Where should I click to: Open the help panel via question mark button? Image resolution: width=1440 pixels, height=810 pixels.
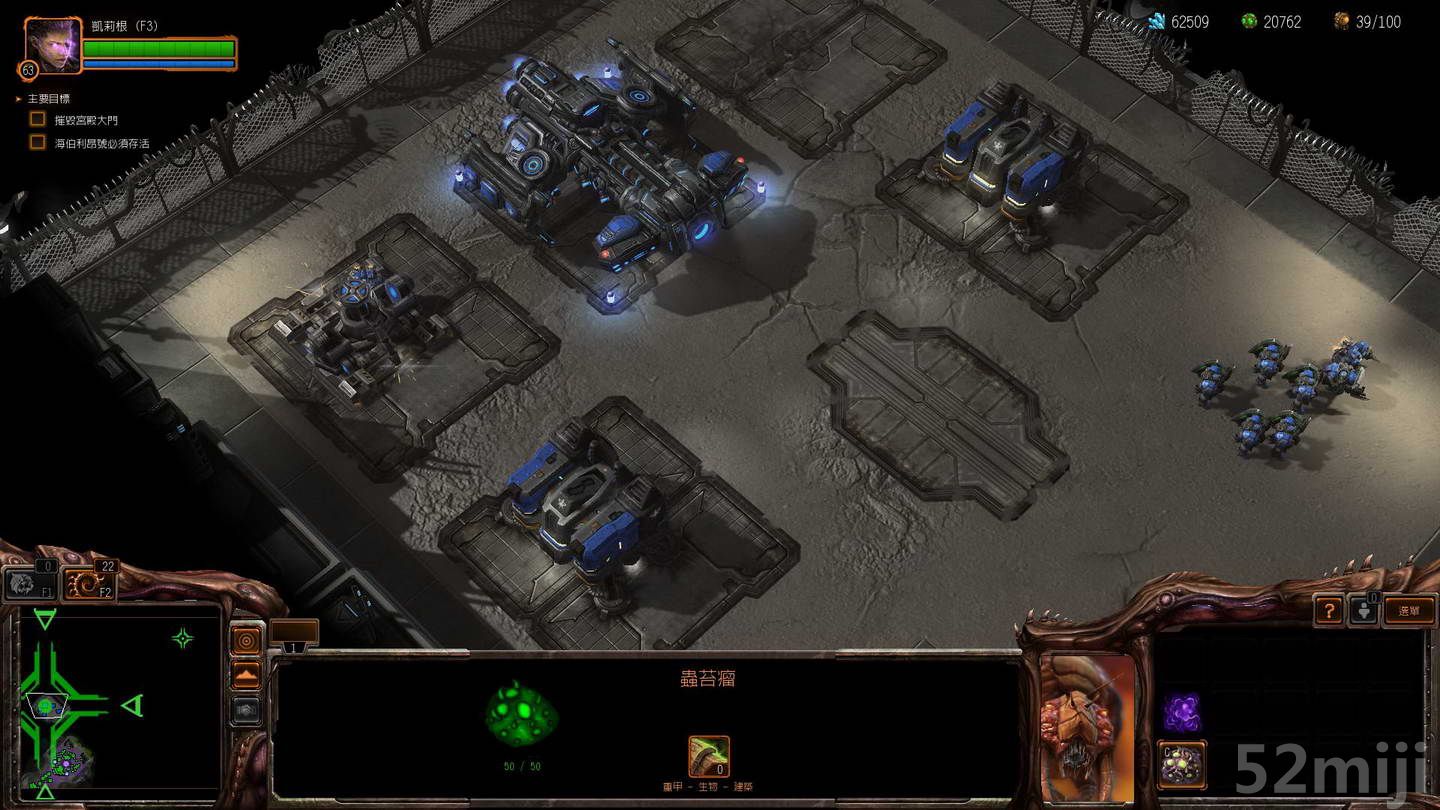click(1330, 609)
